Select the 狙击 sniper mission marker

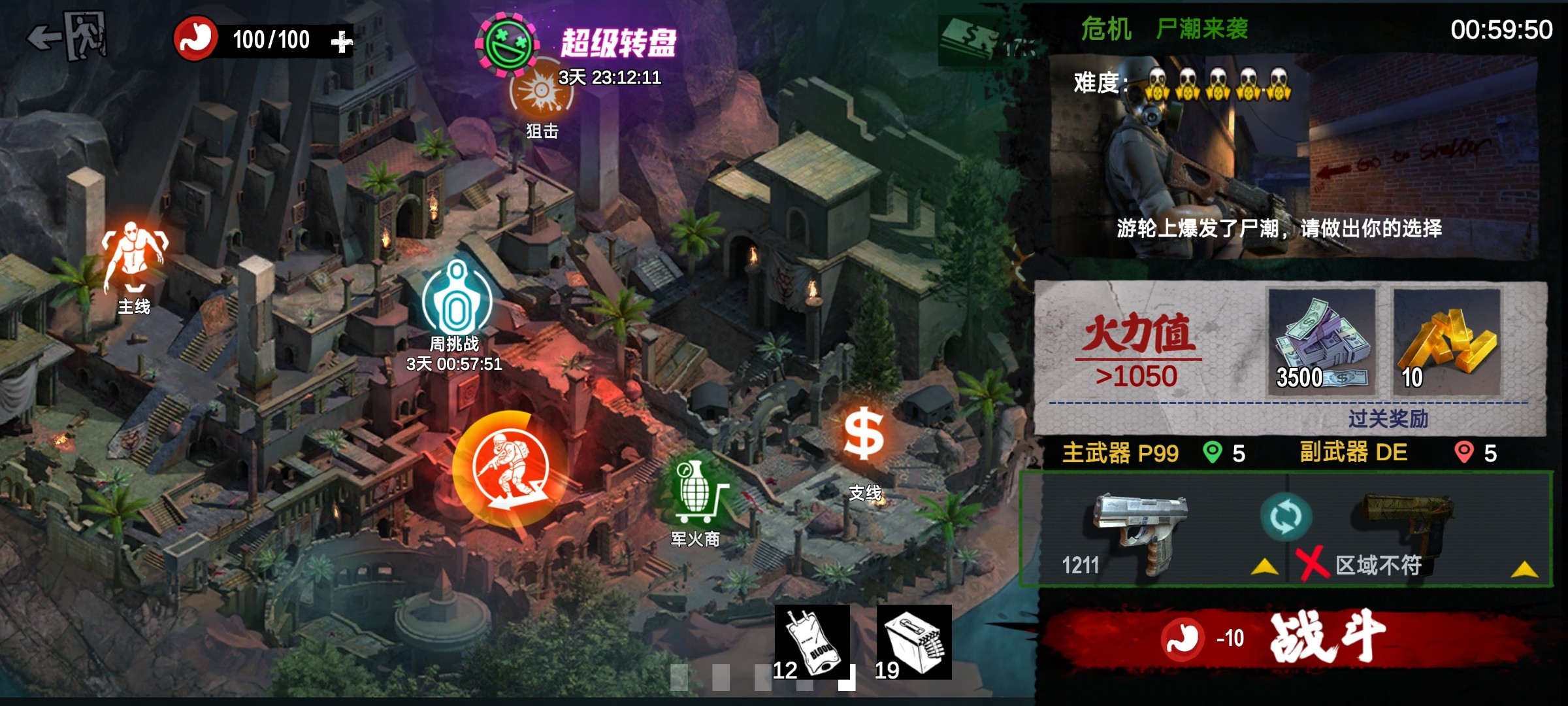542,96
